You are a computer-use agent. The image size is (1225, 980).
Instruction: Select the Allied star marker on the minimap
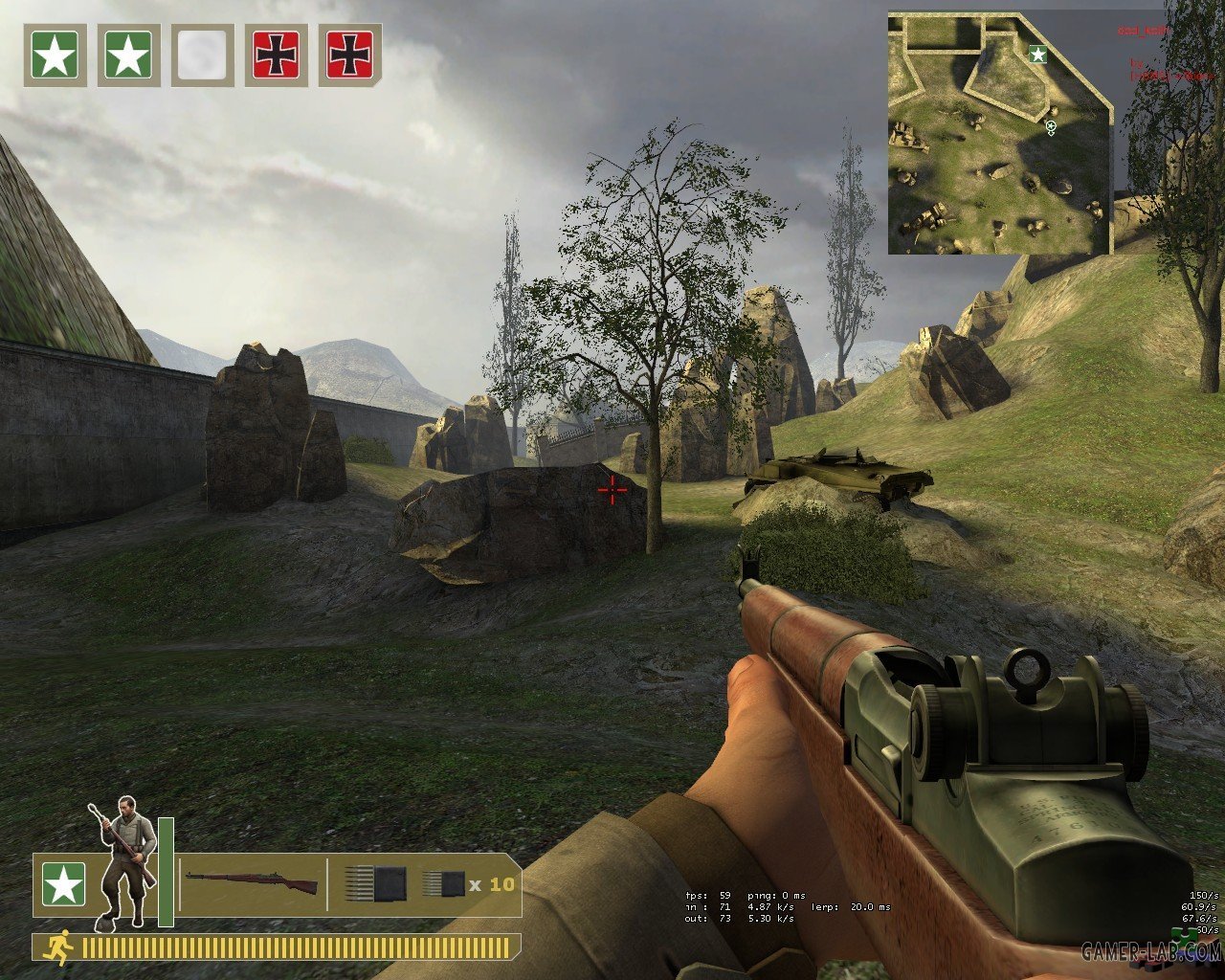tap(1036, 55)
